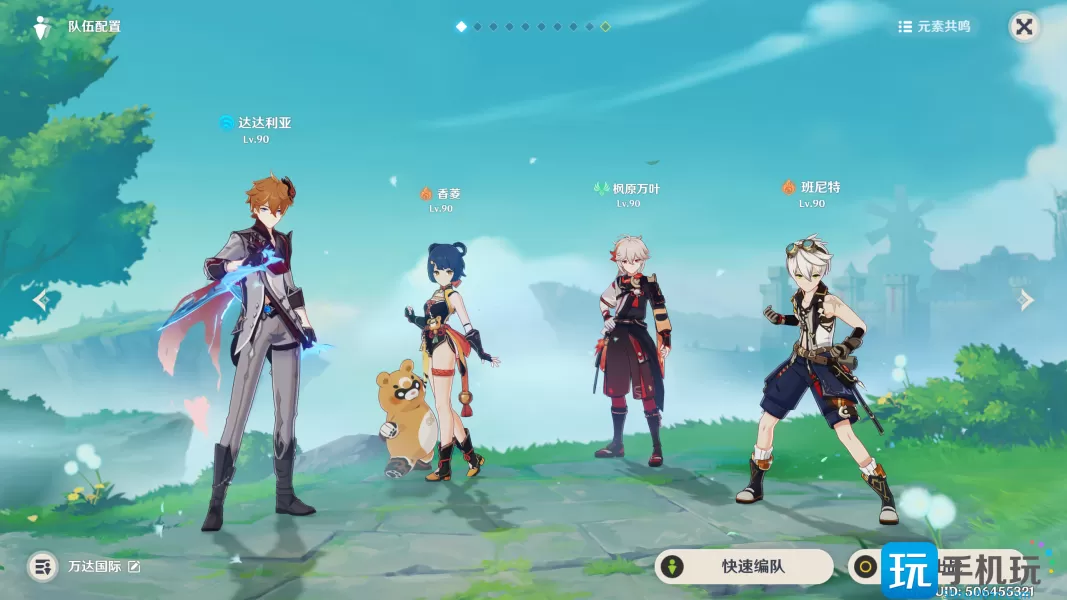Select the highlighted first party page dot
The width and height of the screenshot is (1067, 600).
(461, 27)
